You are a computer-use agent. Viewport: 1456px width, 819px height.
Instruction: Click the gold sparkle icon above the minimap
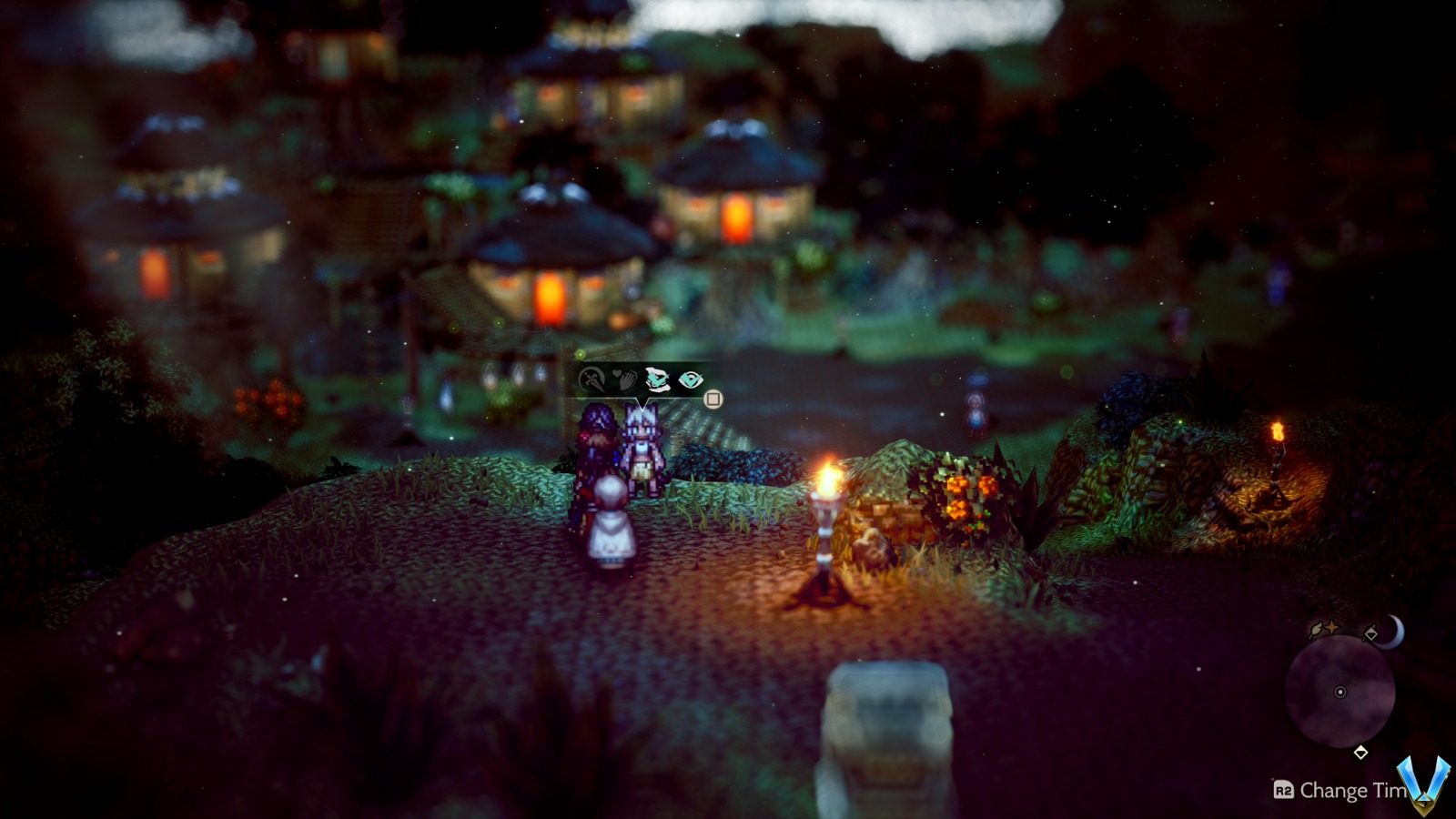[x=1331, y=626]
